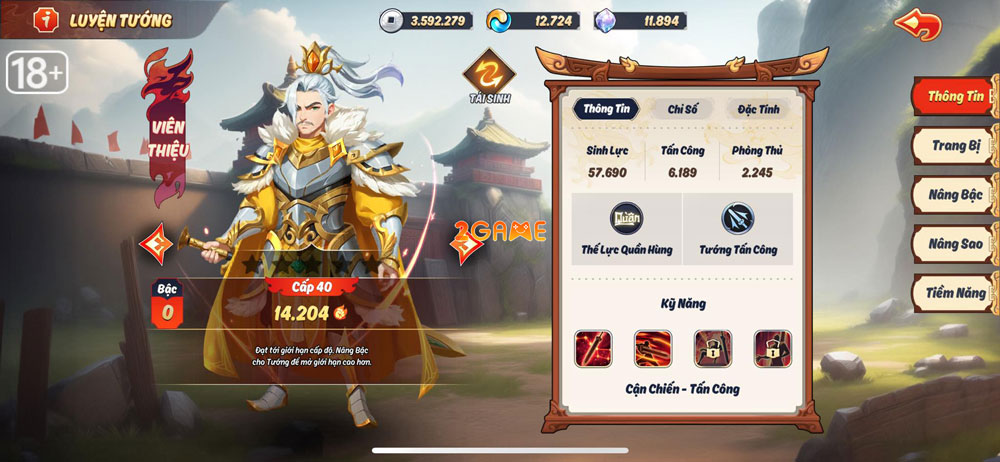Tap the Thế Lực Quần Hùng faction icon
Viewport: 1000px width, 462px height.
point(627,219)
